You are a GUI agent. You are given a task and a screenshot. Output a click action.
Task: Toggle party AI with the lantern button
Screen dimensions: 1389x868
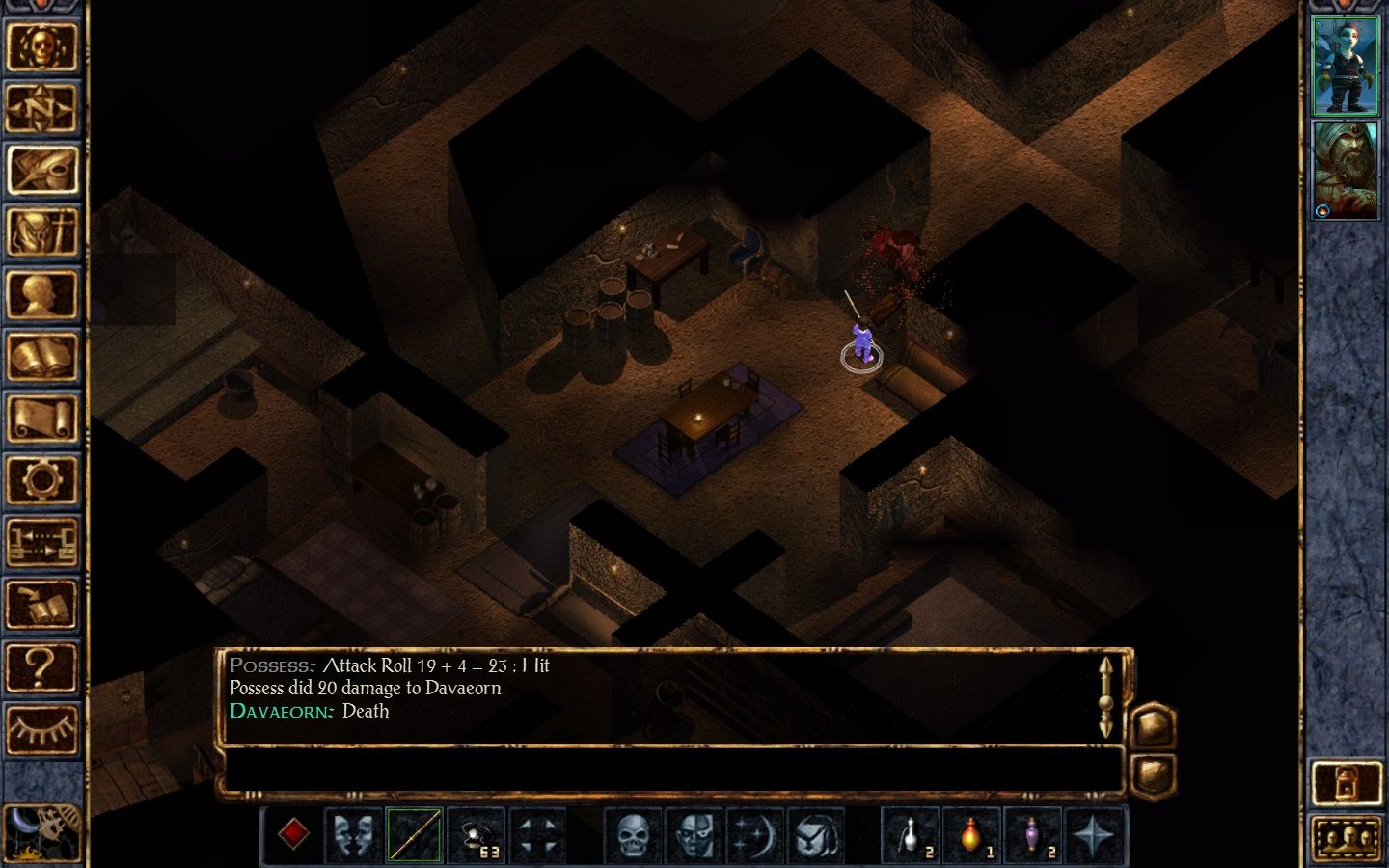1346,783
